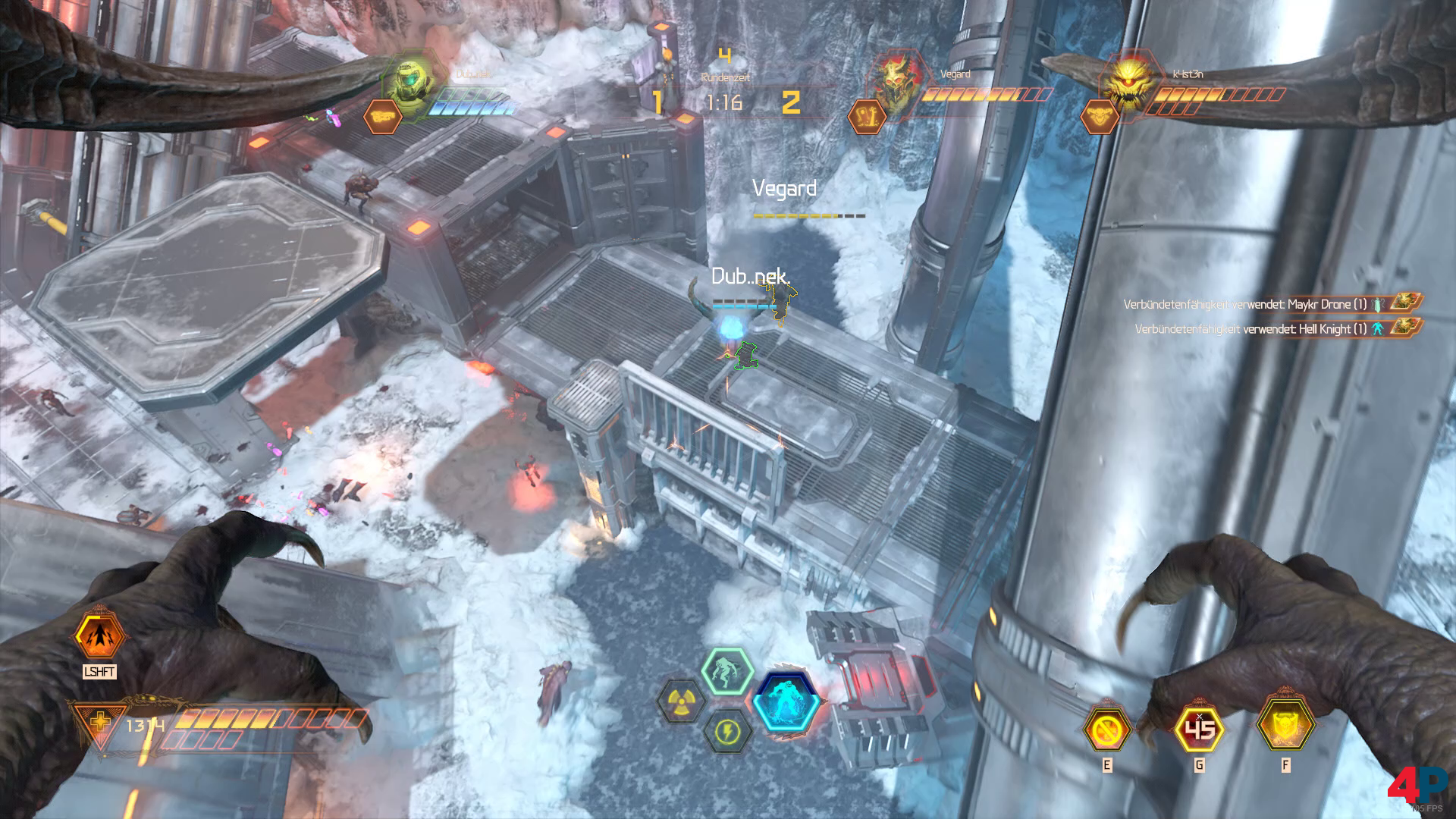The height and width of the screenshot is (819, 1456).
Task: Click the orange health cross icon
Action: tap(99, 725)
